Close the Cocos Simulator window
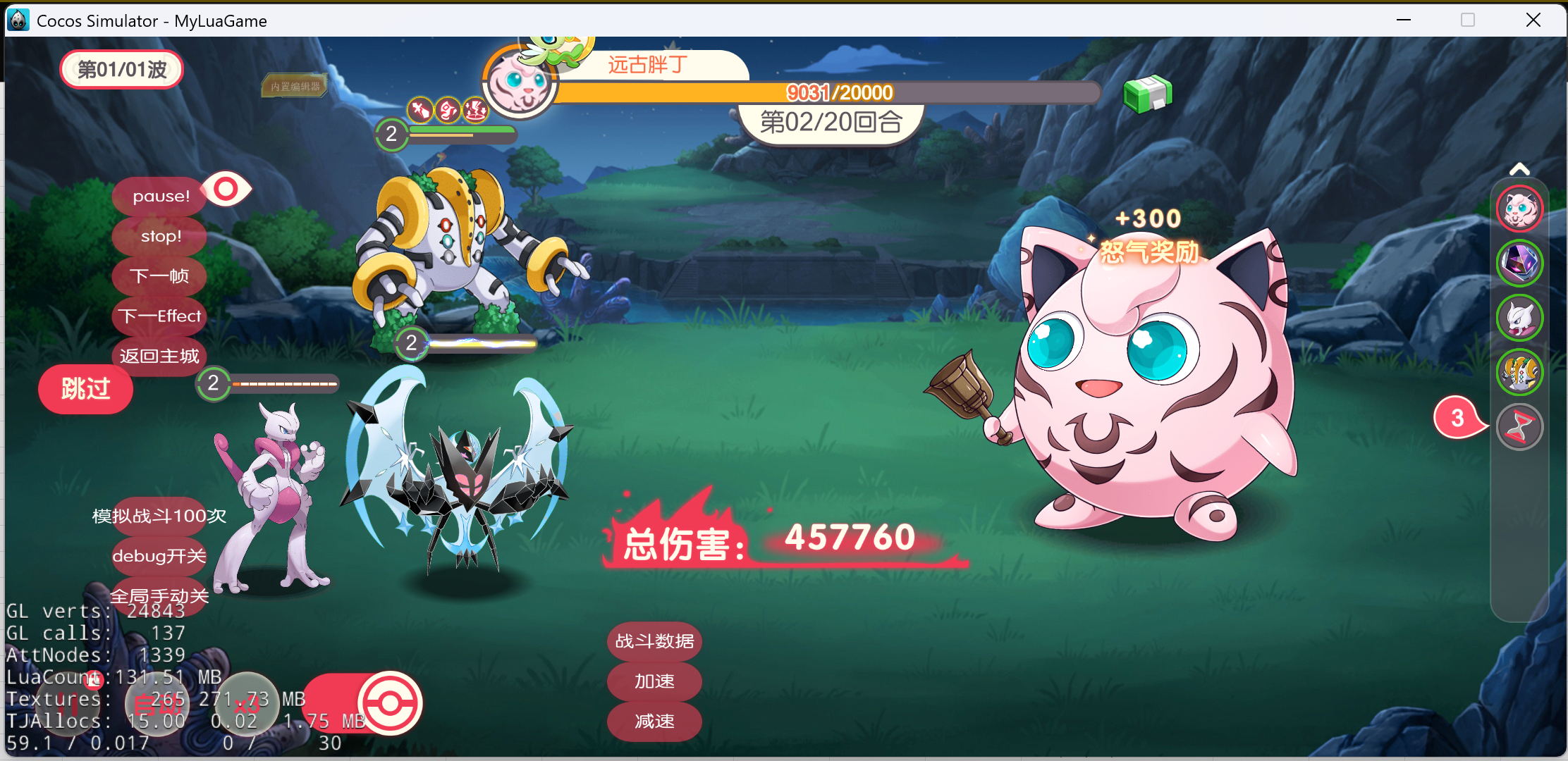This screenshot has height=761, width=1568. [1533, 20]
